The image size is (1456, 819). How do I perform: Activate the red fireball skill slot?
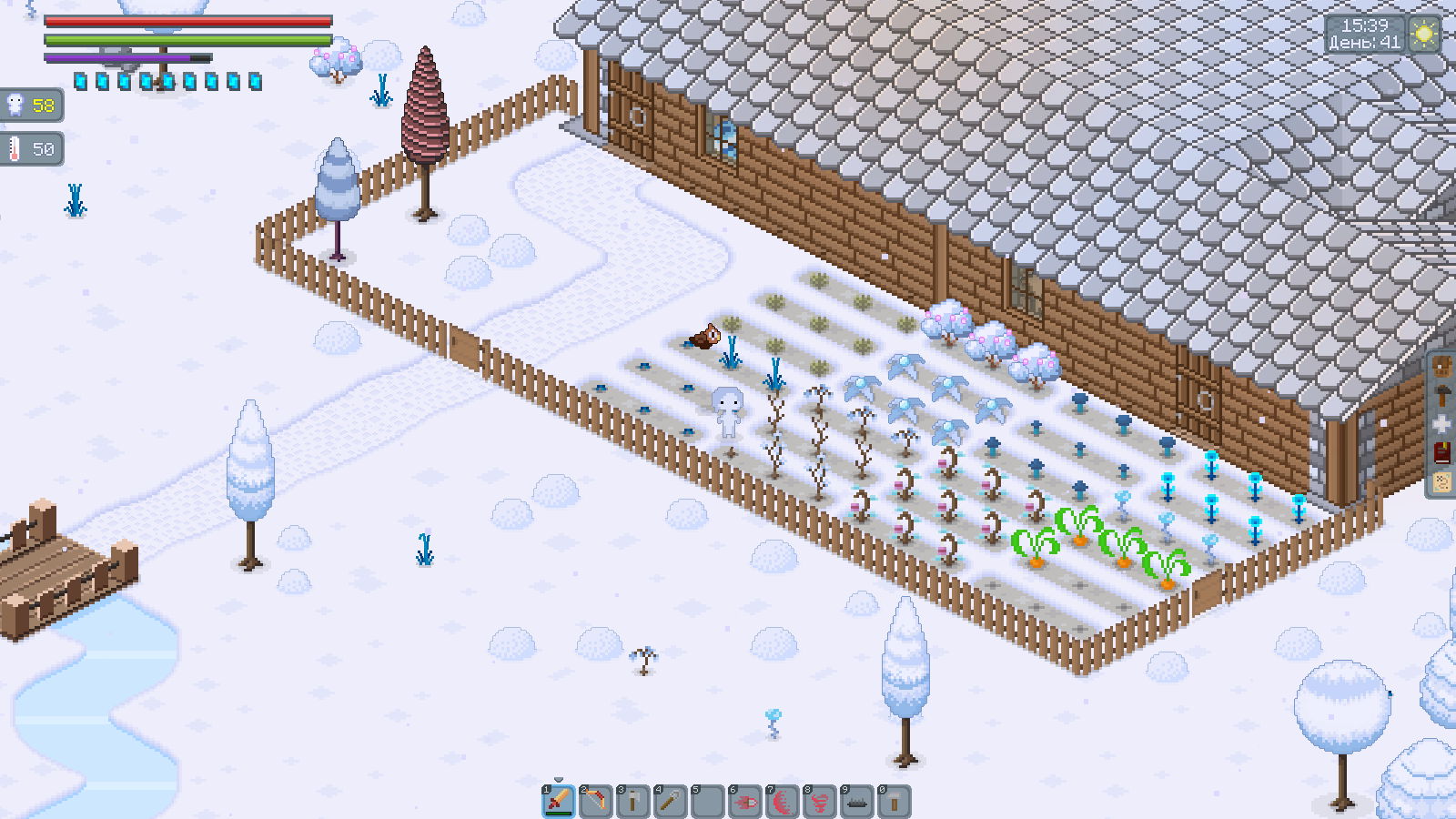(x=745, y=801)
